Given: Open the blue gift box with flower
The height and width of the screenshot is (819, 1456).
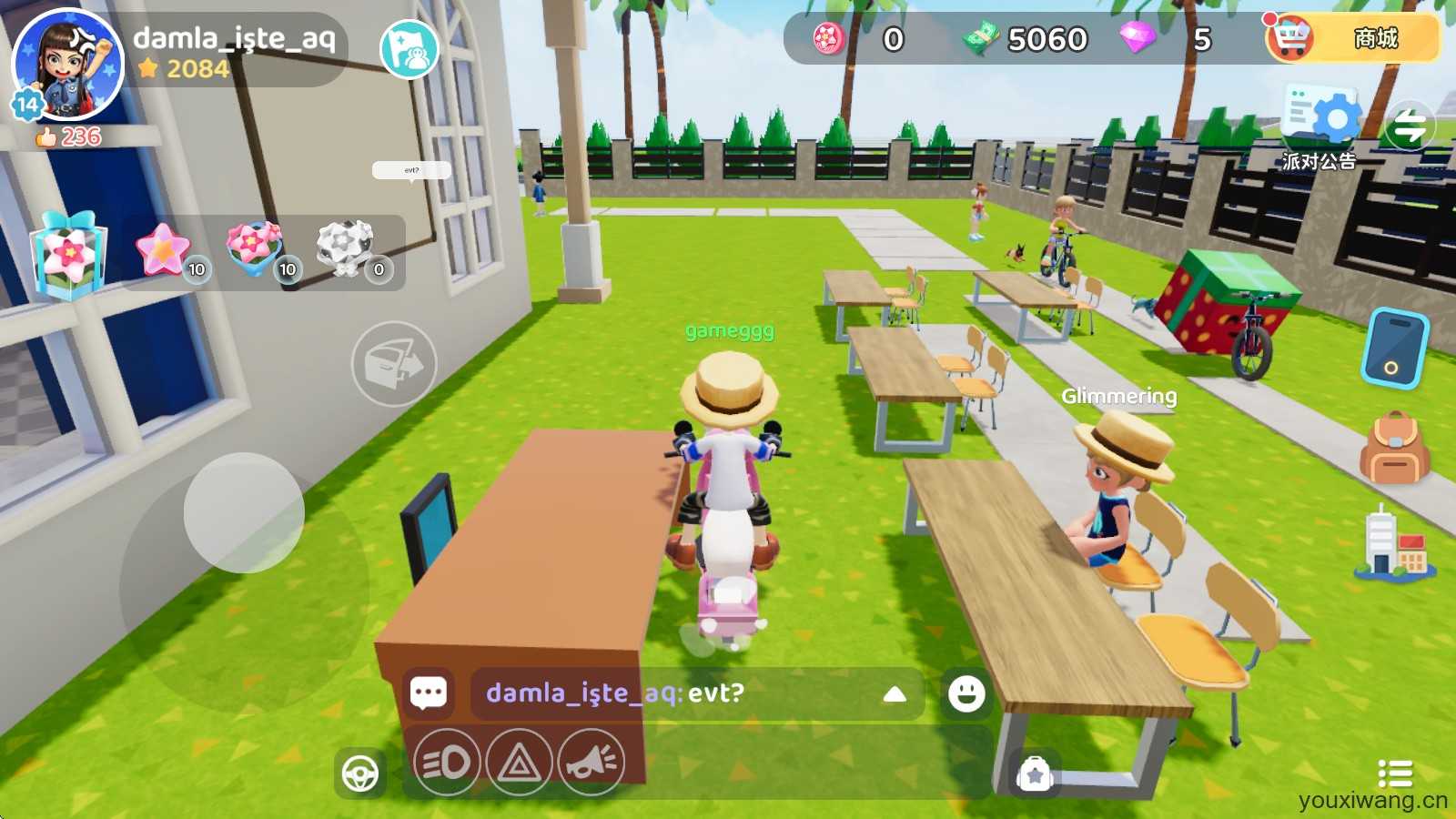Looking at the screenshot, I should [68, 255].
